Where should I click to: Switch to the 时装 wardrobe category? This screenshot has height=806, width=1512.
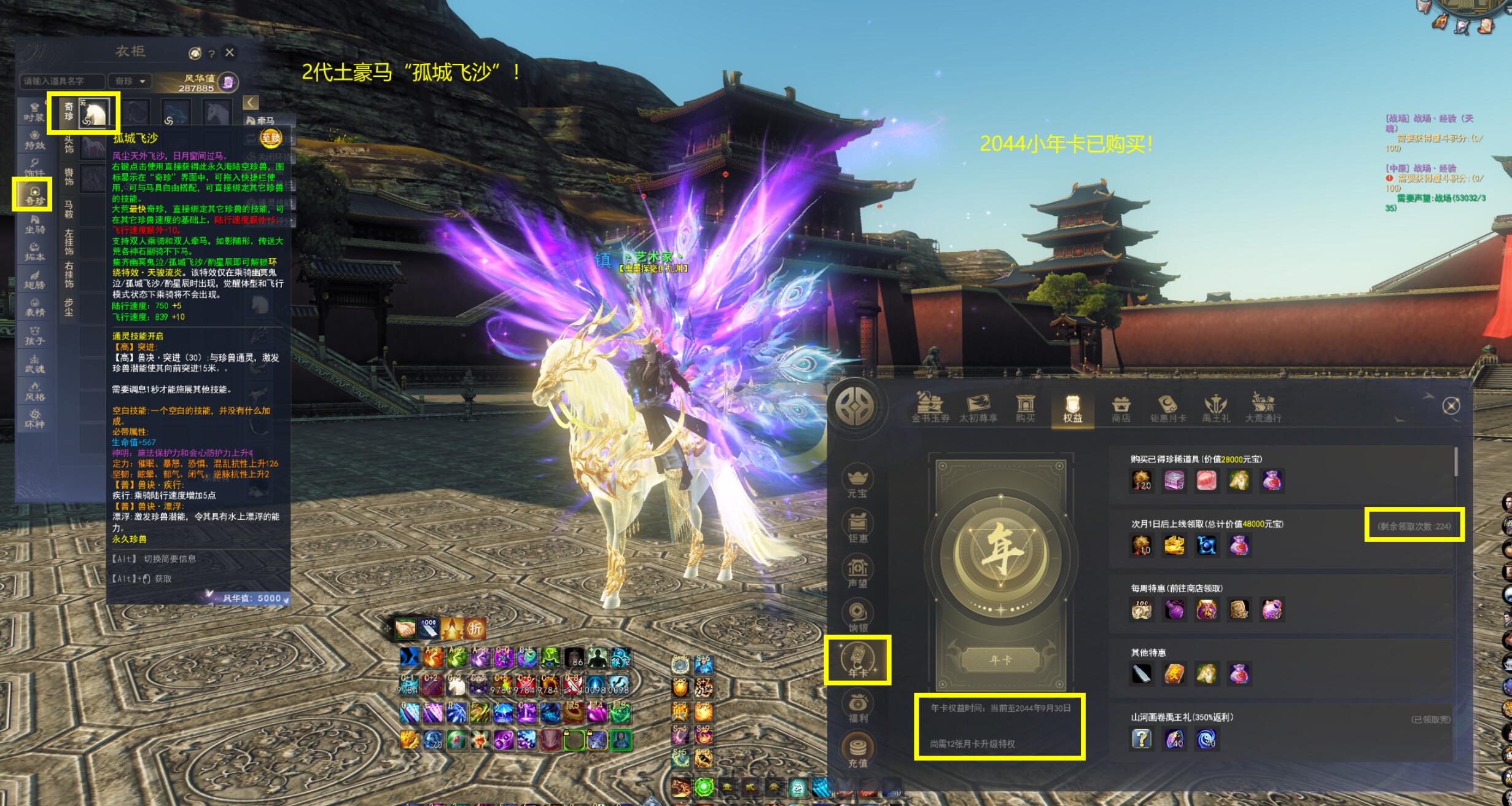34,112
